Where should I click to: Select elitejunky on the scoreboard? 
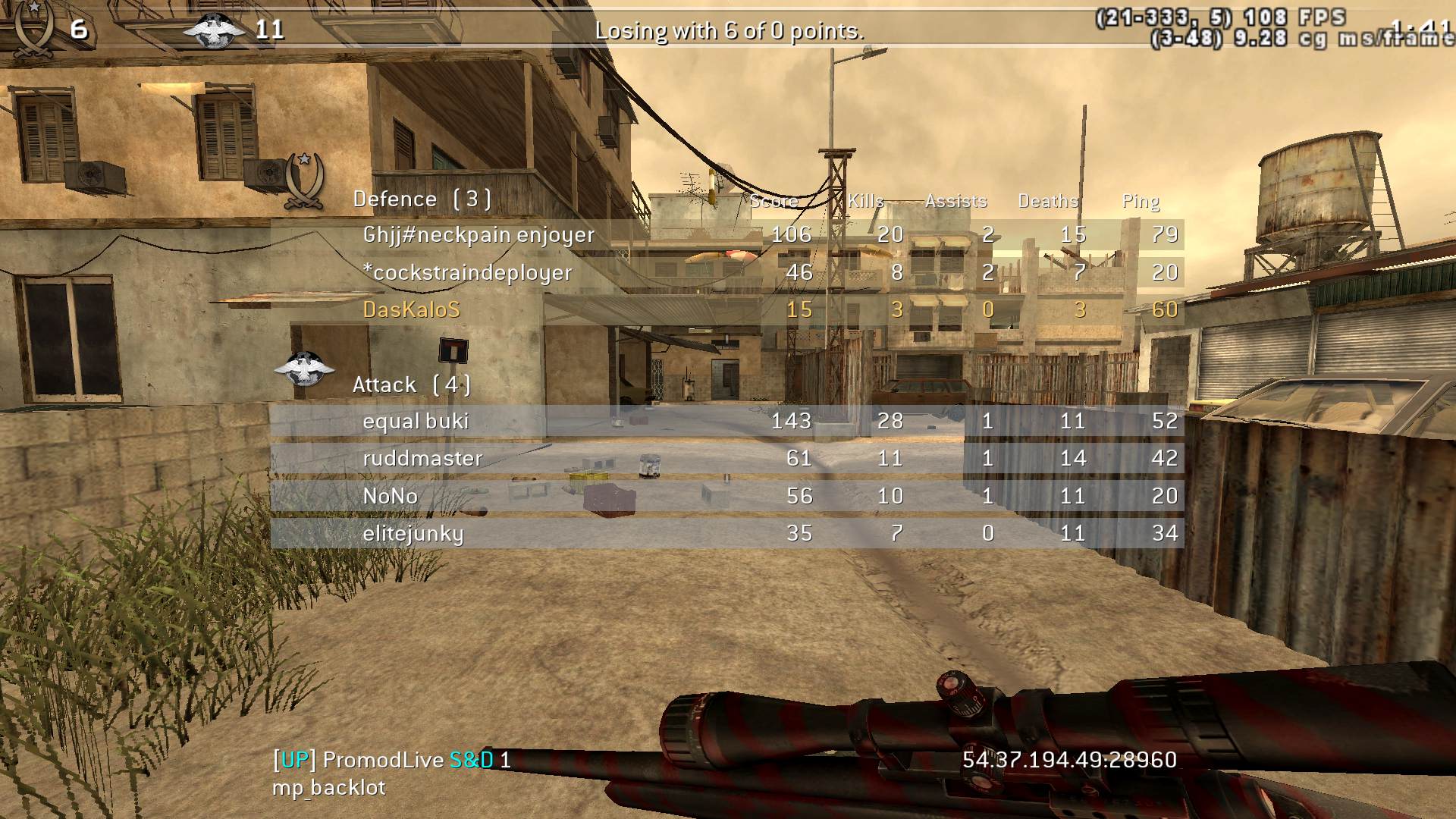[413, 534]
